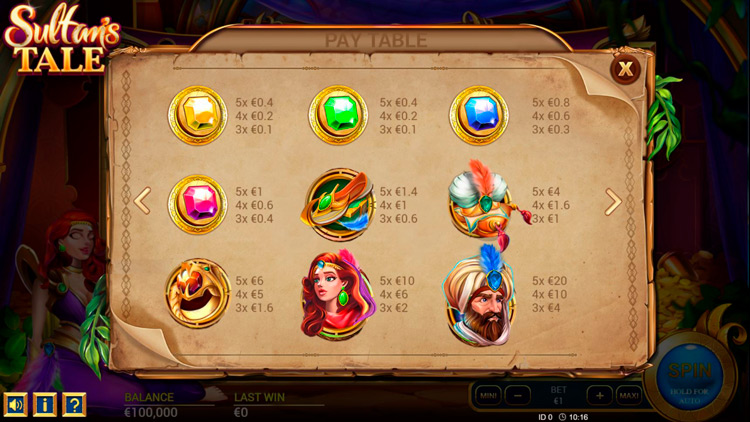750x422 pixels.
Task: Open the info button
Action: pyautogui.click(x=45, y=404)
